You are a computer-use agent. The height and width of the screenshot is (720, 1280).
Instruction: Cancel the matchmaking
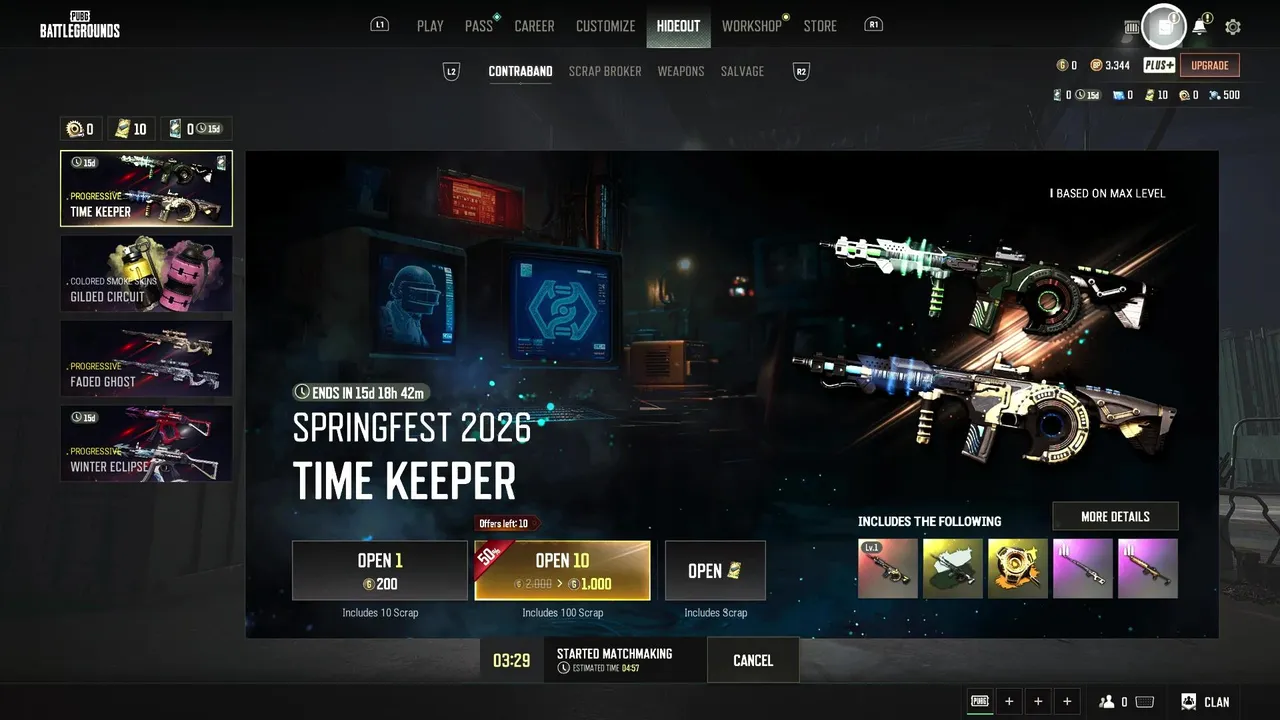click(753, 660)
